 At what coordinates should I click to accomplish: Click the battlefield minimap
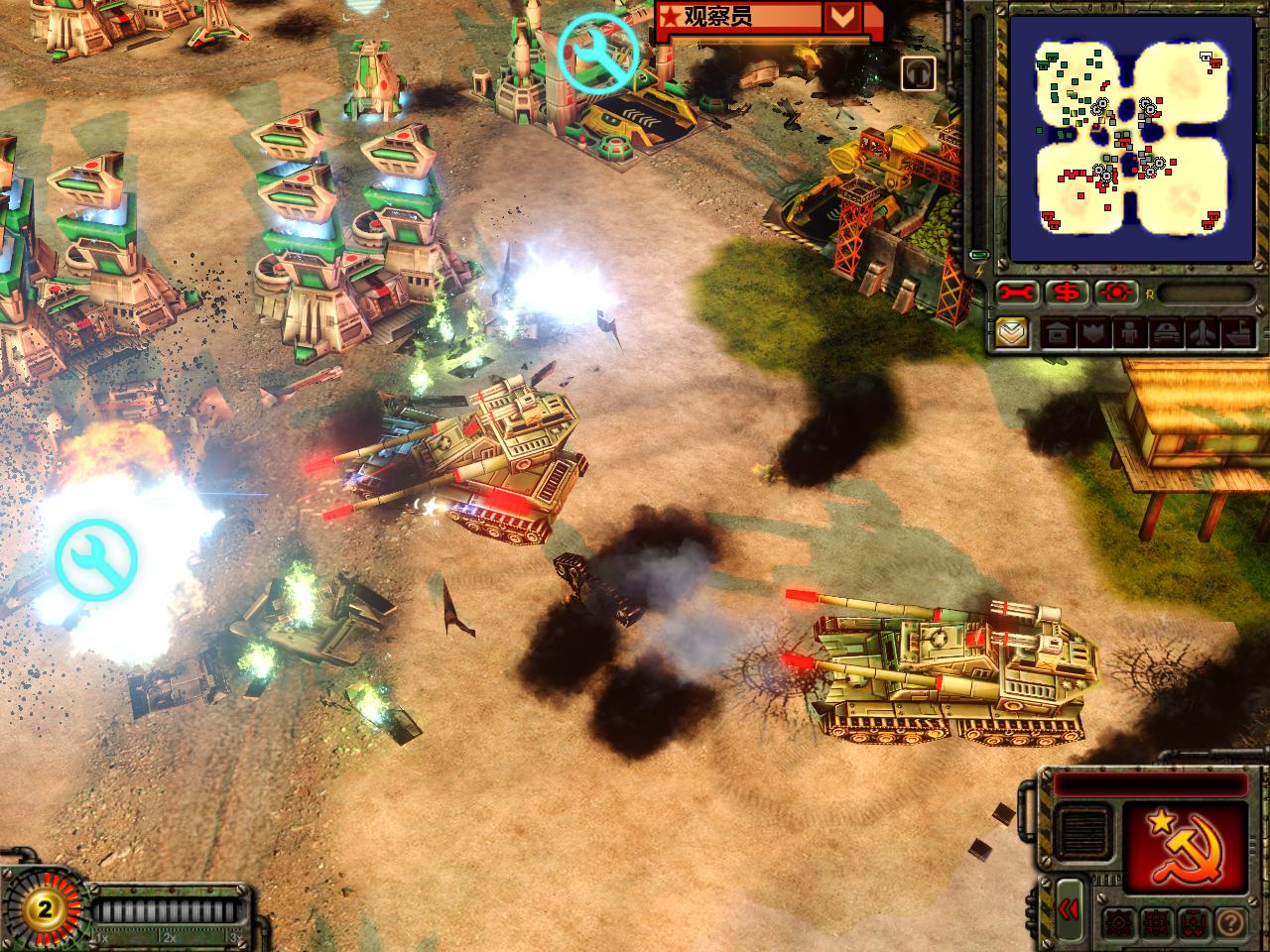click(x=1131, y=137)
